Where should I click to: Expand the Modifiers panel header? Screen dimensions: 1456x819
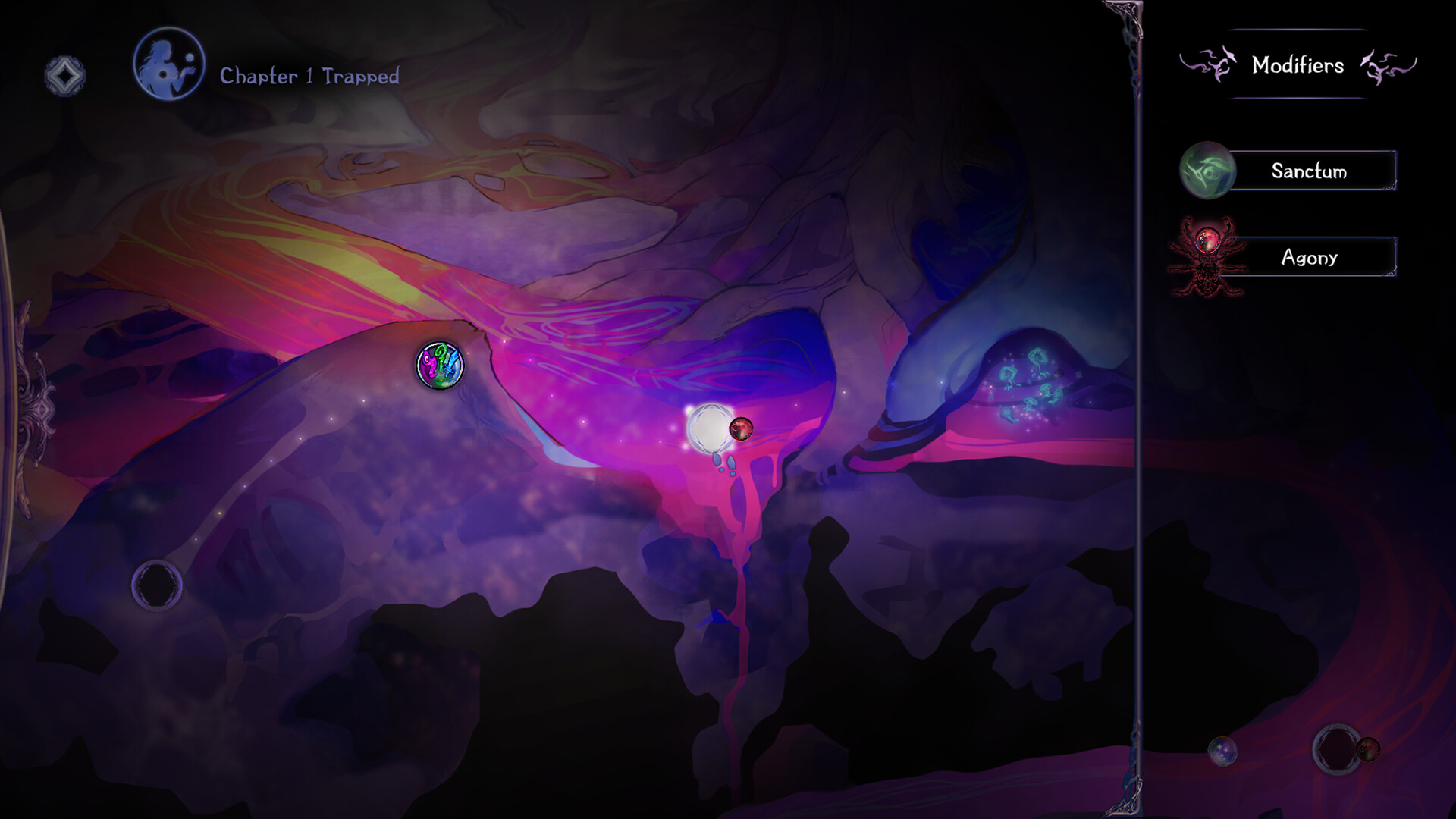pyautogui.click(x=1298, y=66)
